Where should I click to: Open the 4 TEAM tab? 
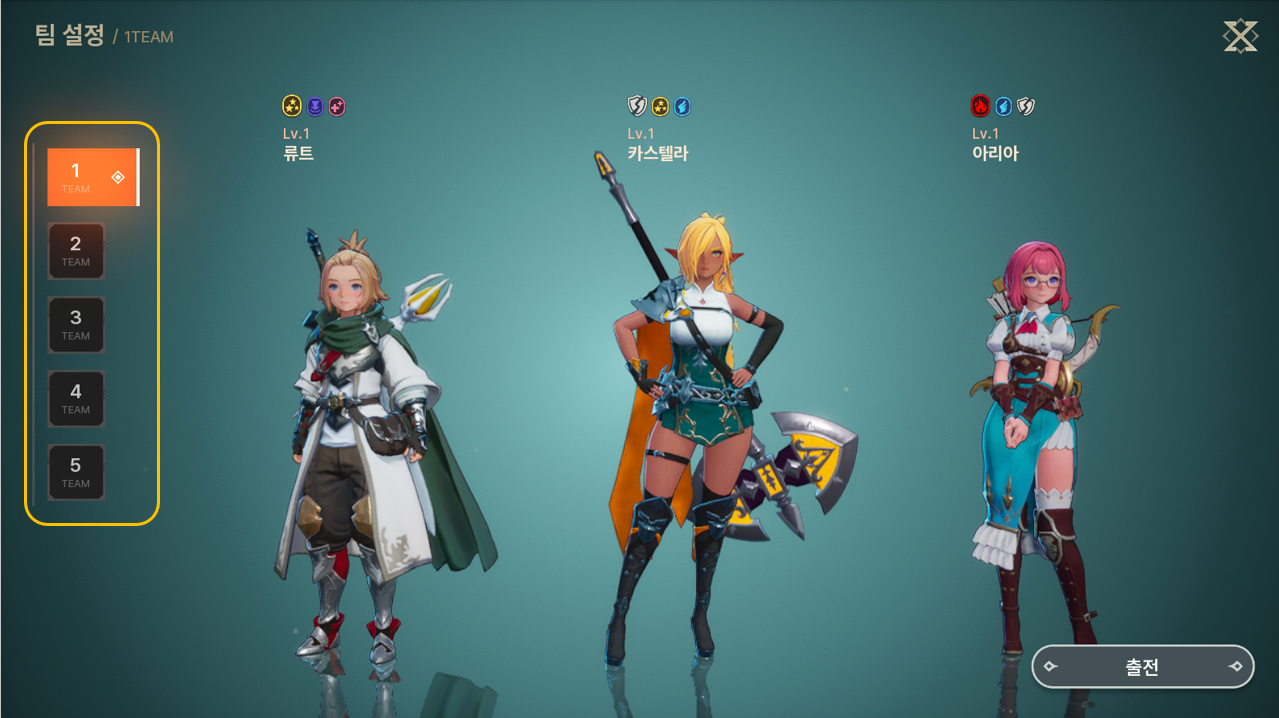[76, 399]
